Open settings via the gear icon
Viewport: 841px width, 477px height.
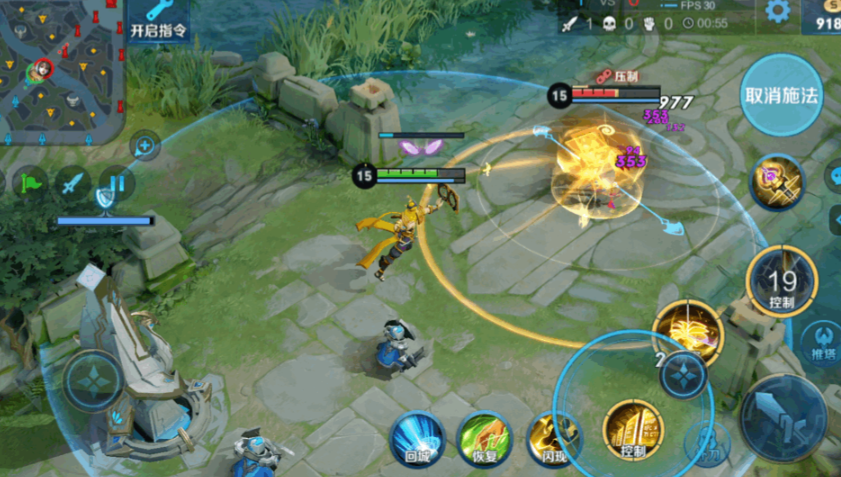pos(777,12)
